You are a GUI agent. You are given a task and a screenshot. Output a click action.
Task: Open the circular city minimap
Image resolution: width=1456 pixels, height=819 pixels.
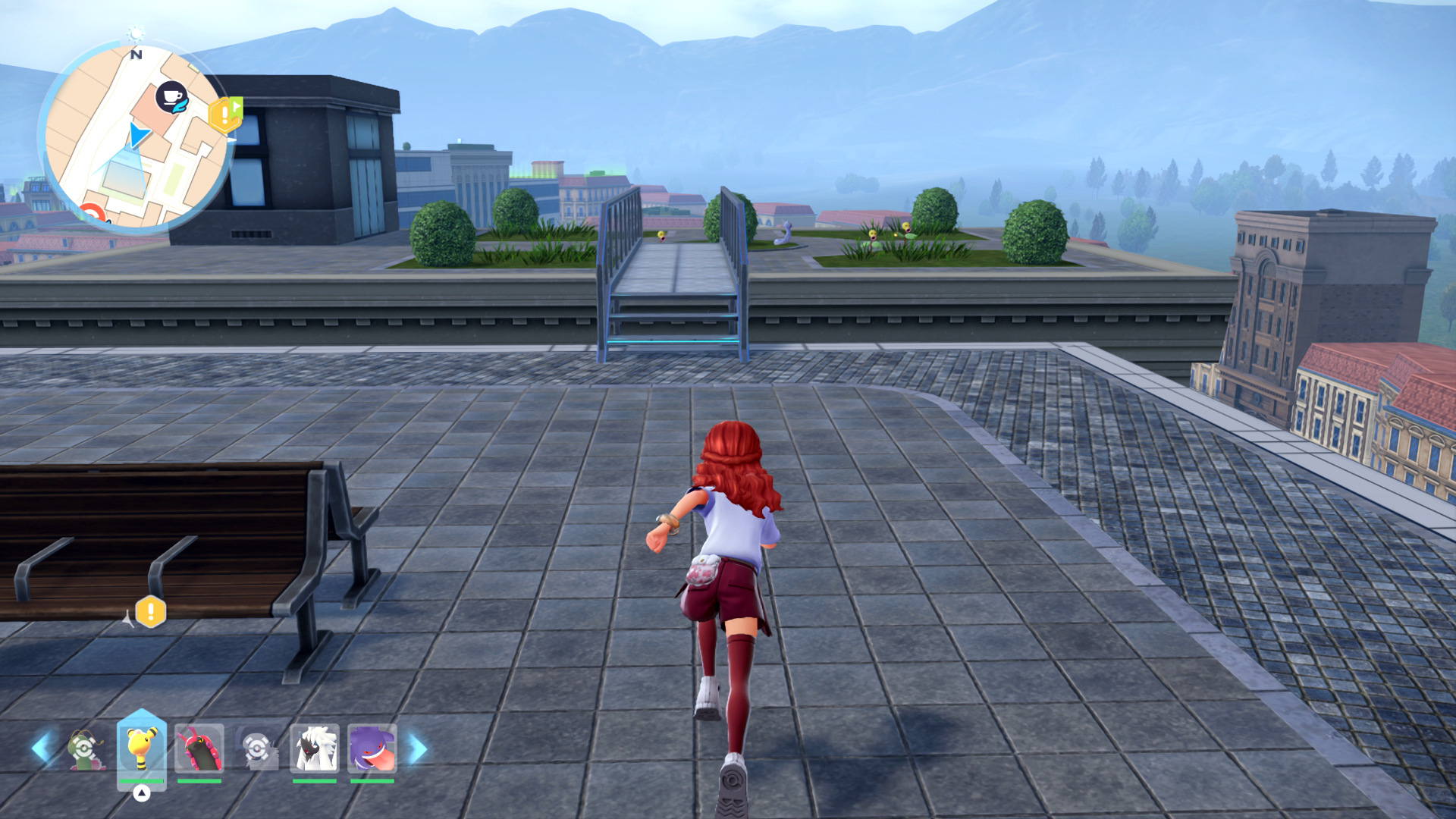pos(136,138)
